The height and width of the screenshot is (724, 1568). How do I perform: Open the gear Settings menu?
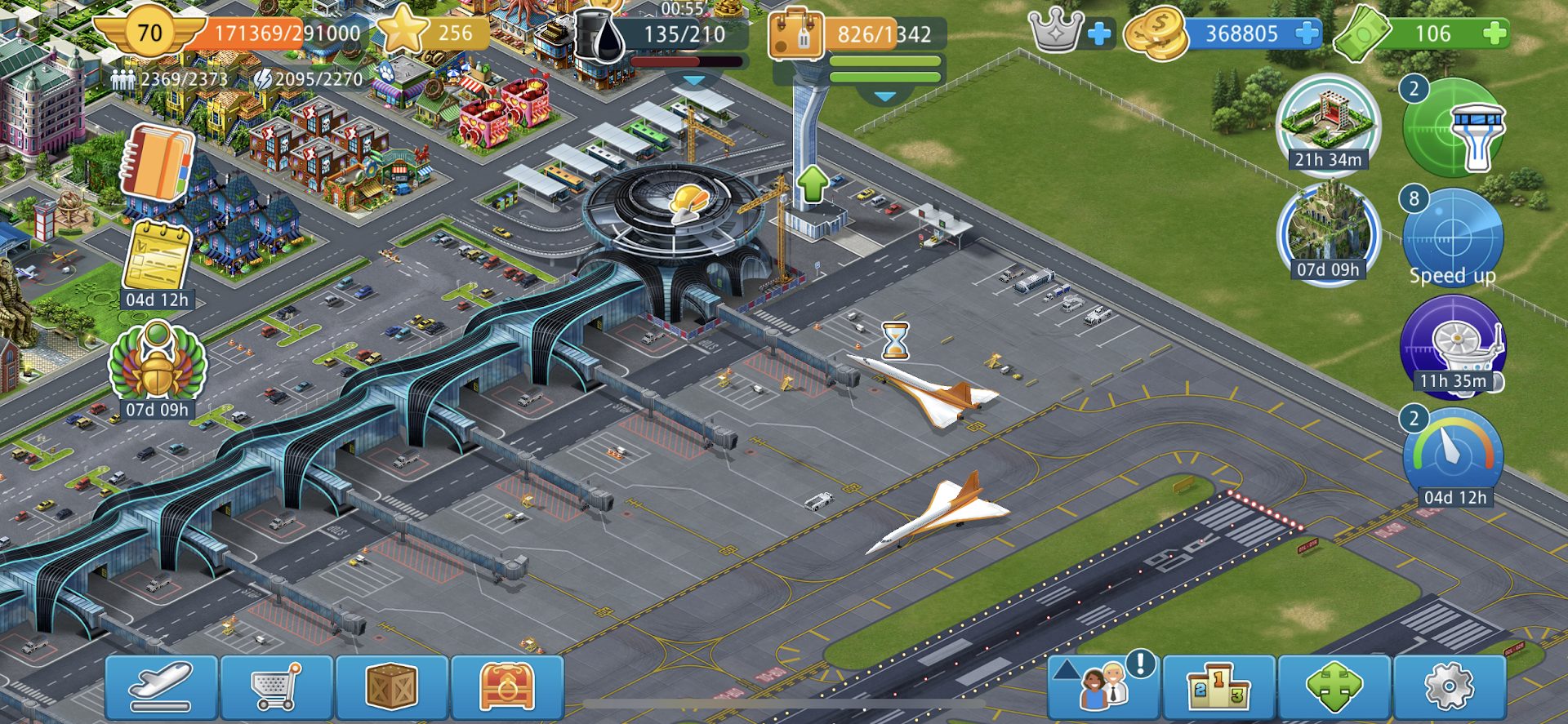tap(1449, 686)
